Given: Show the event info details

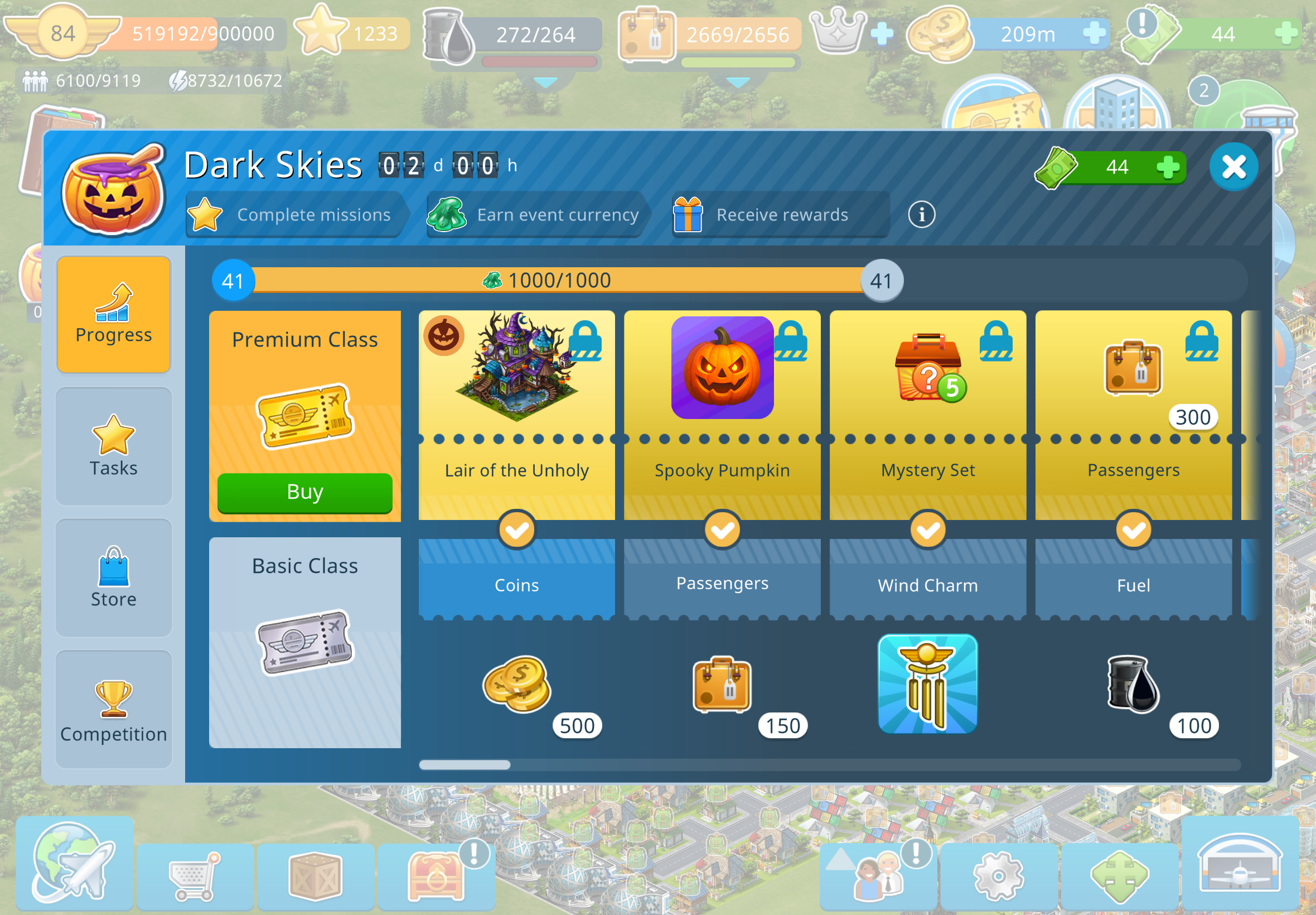Looking at the screenshot, I should click(x=921, y=214).
